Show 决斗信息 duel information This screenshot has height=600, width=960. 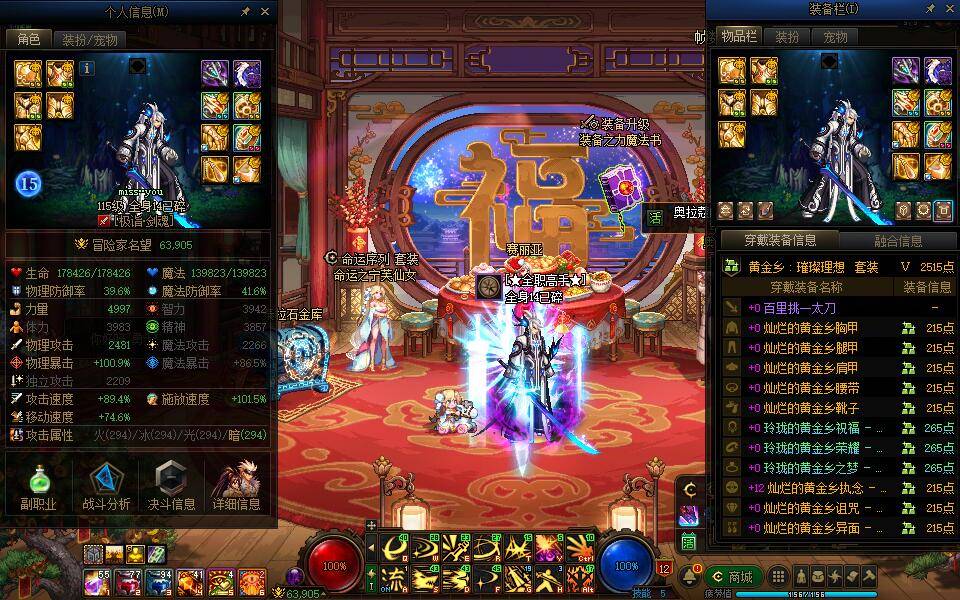pyautogui.click(x=171, y=487)
